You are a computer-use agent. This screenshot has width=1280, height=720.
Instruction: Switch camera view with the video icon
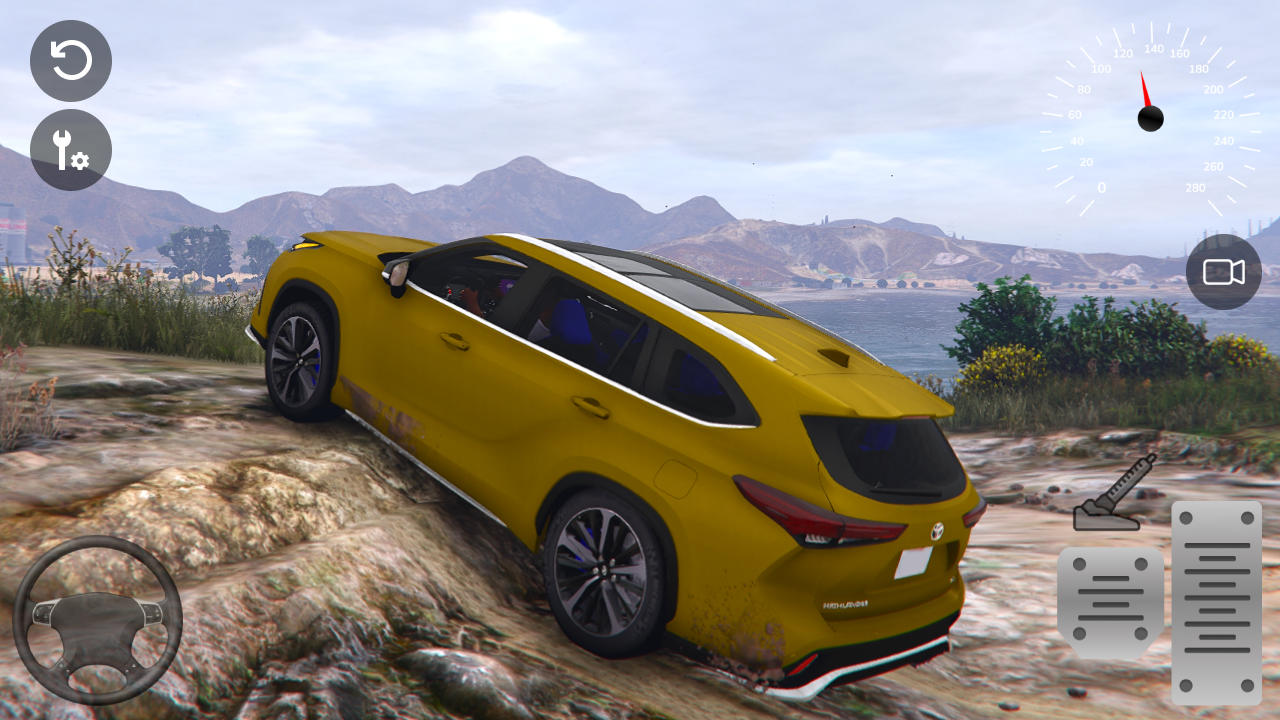pyautogui.click(x=1223, y=272)
